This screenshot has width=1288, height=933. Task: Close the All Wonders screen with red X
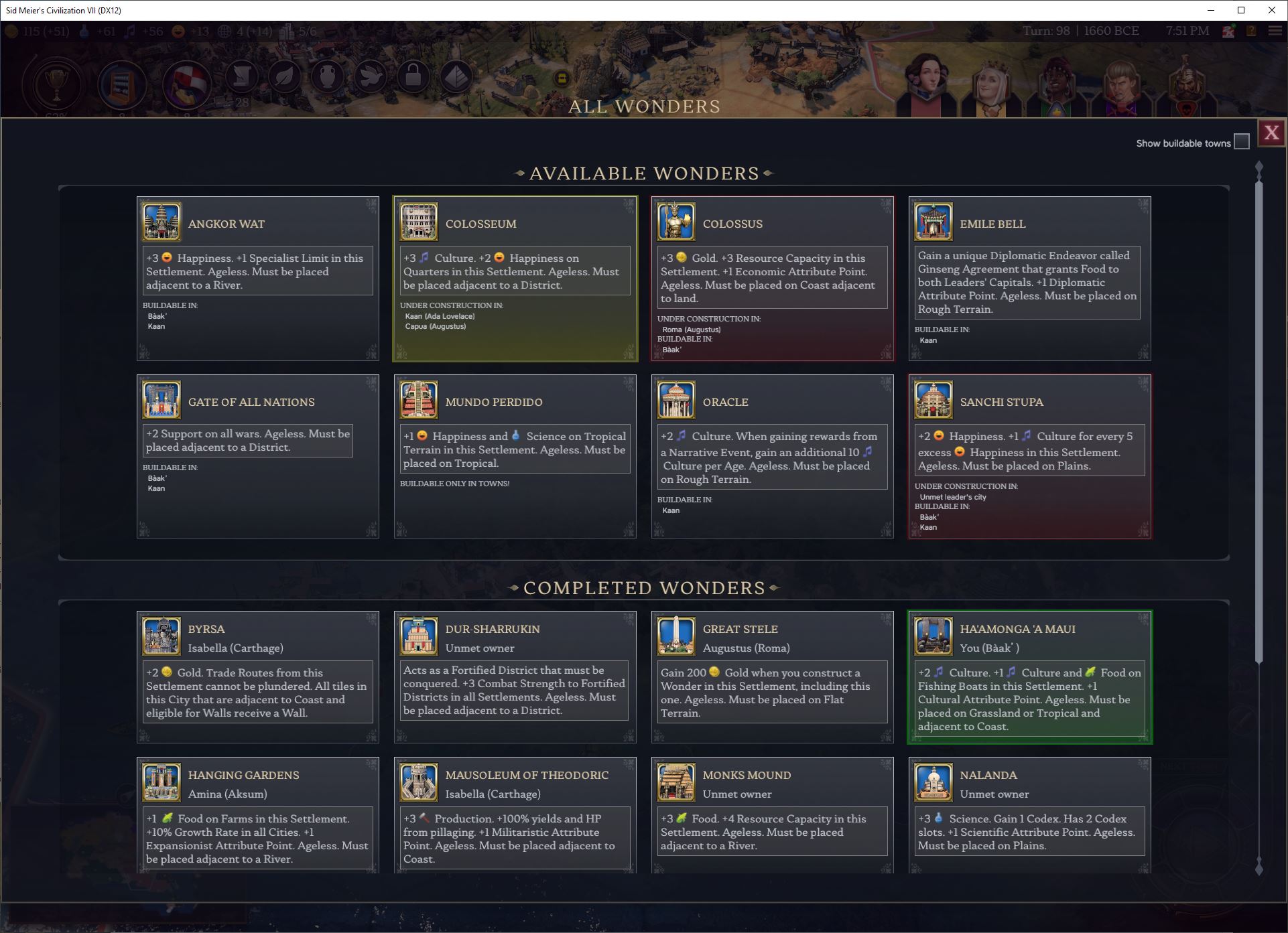(x=1272, y=132)
